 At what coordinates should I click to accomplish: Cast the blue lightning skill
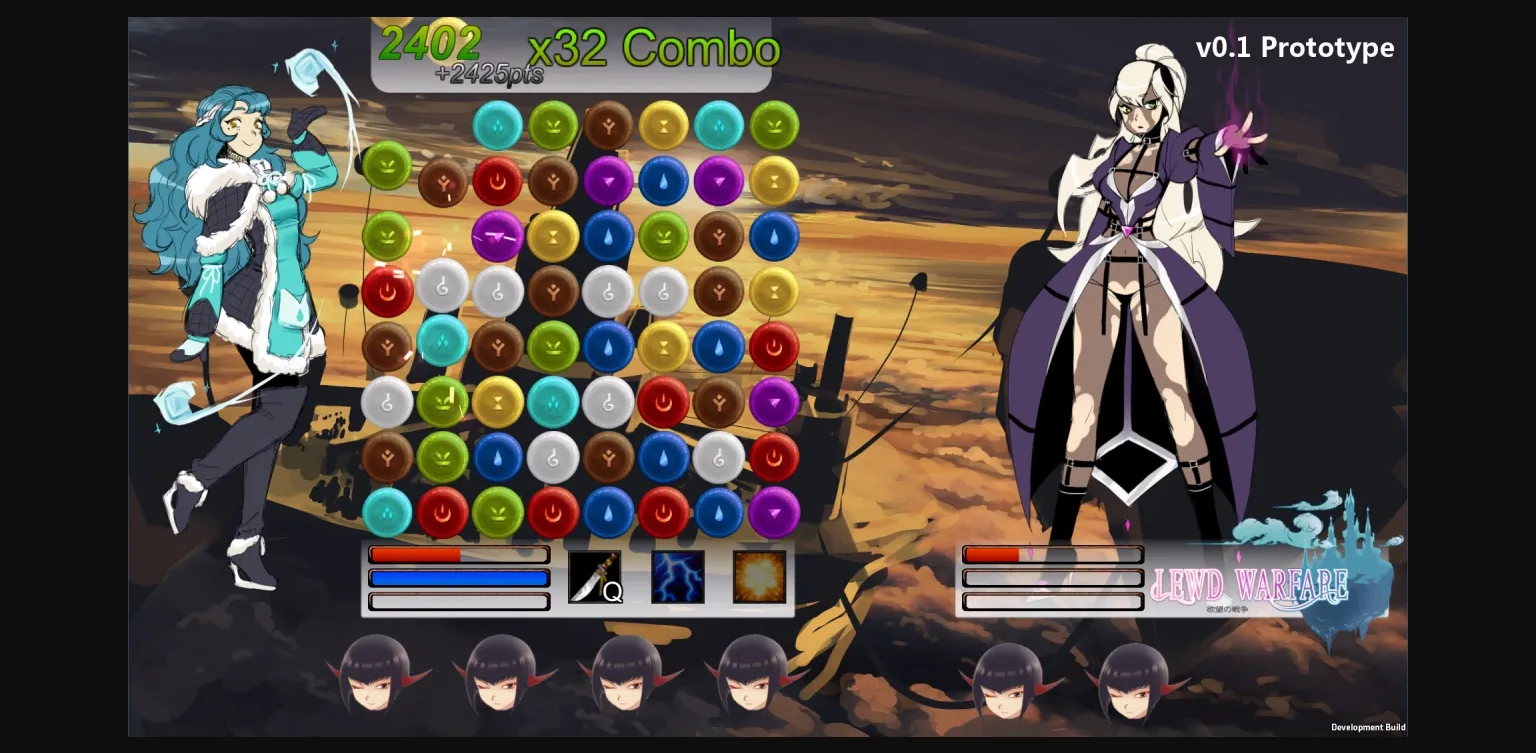click(x=677, y=578)
